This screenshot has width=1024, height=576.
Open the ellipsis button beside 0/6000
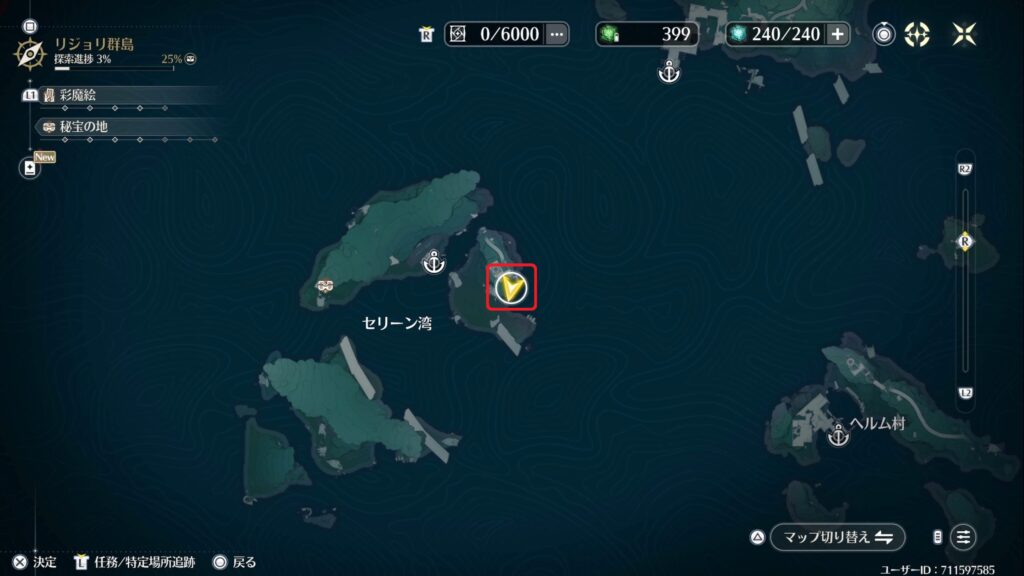click(557, 34)
